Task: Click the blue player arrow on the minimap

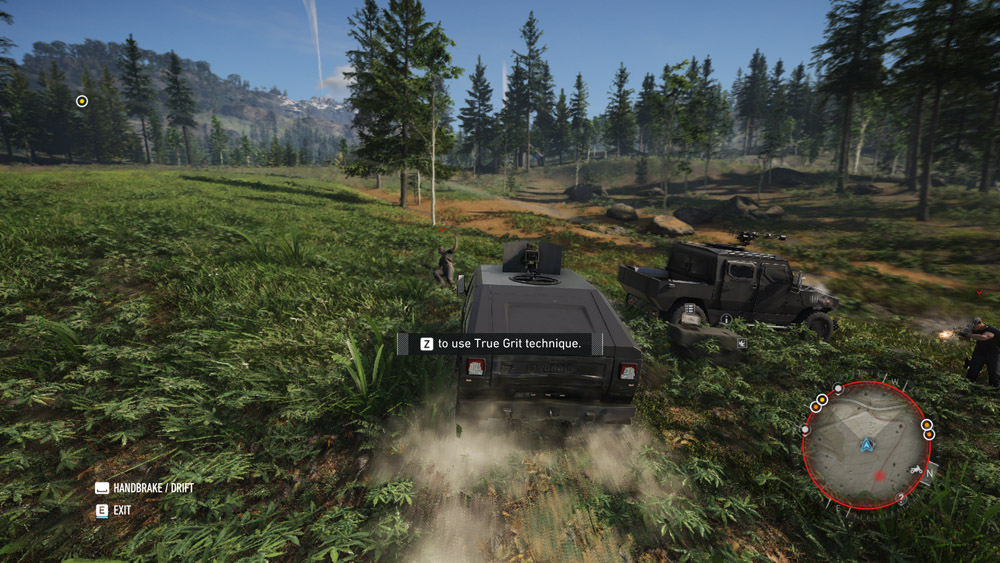Action: tap(866, 444)
